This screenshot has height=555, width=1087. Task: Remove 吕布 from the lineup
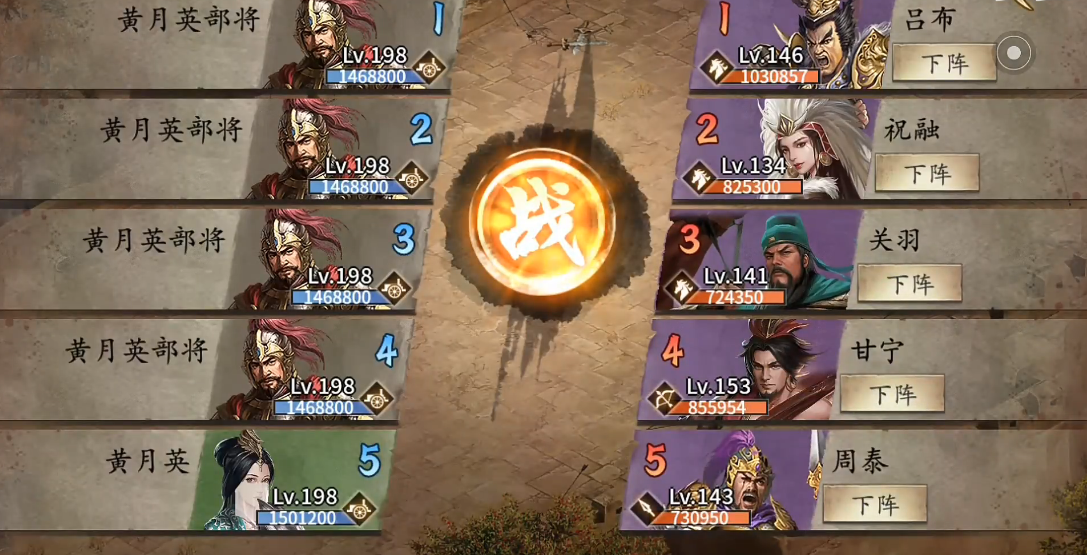(943, 63)
